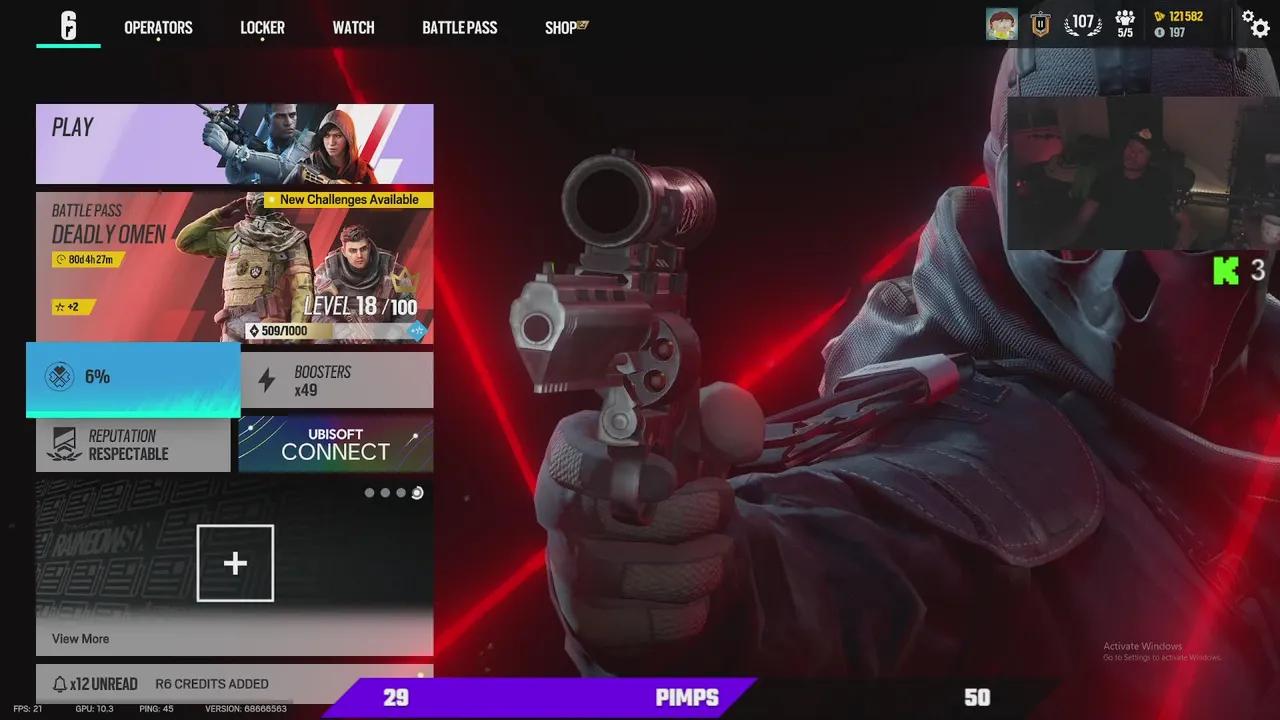Open the x12 unread notifications bell
Image resolution: width=1280 pixels, height=720 pixels.
click(x=62, y=684)
